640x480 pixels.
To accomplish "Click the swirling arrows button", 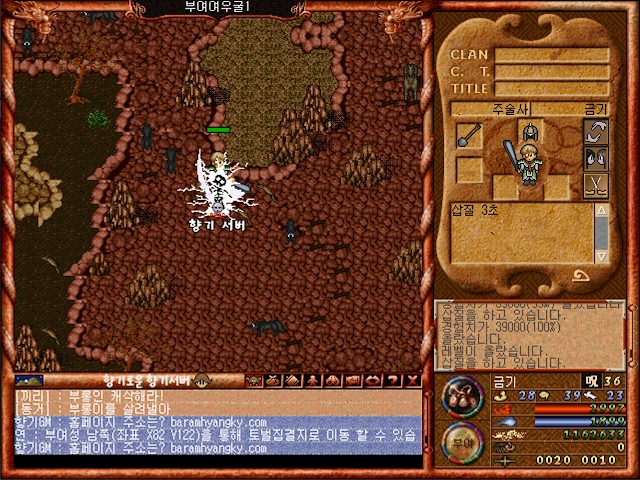I will [x=596, y=132].
